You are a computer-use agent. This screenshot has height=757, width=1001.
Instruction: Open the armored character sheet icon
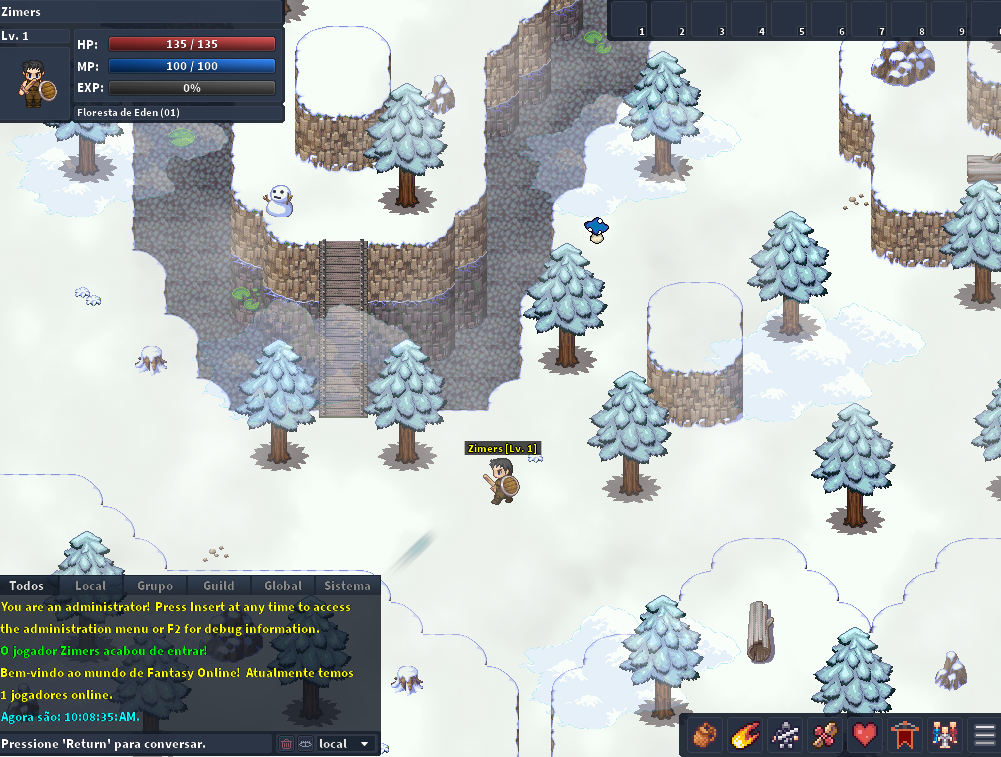[x=785, y=735]
